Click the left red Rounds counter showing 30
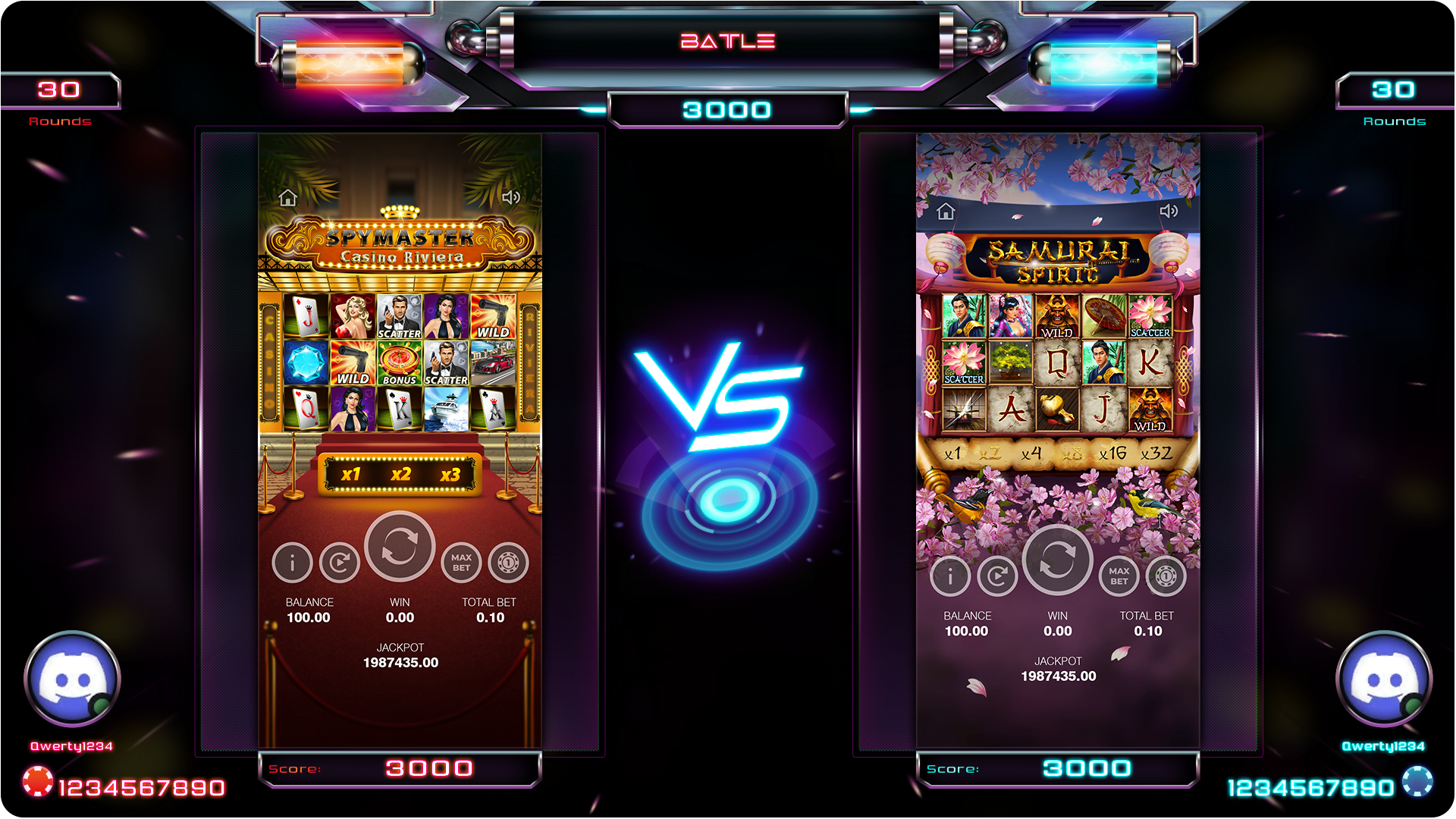This screenshot has height=819, width=1456. (61, 89)
